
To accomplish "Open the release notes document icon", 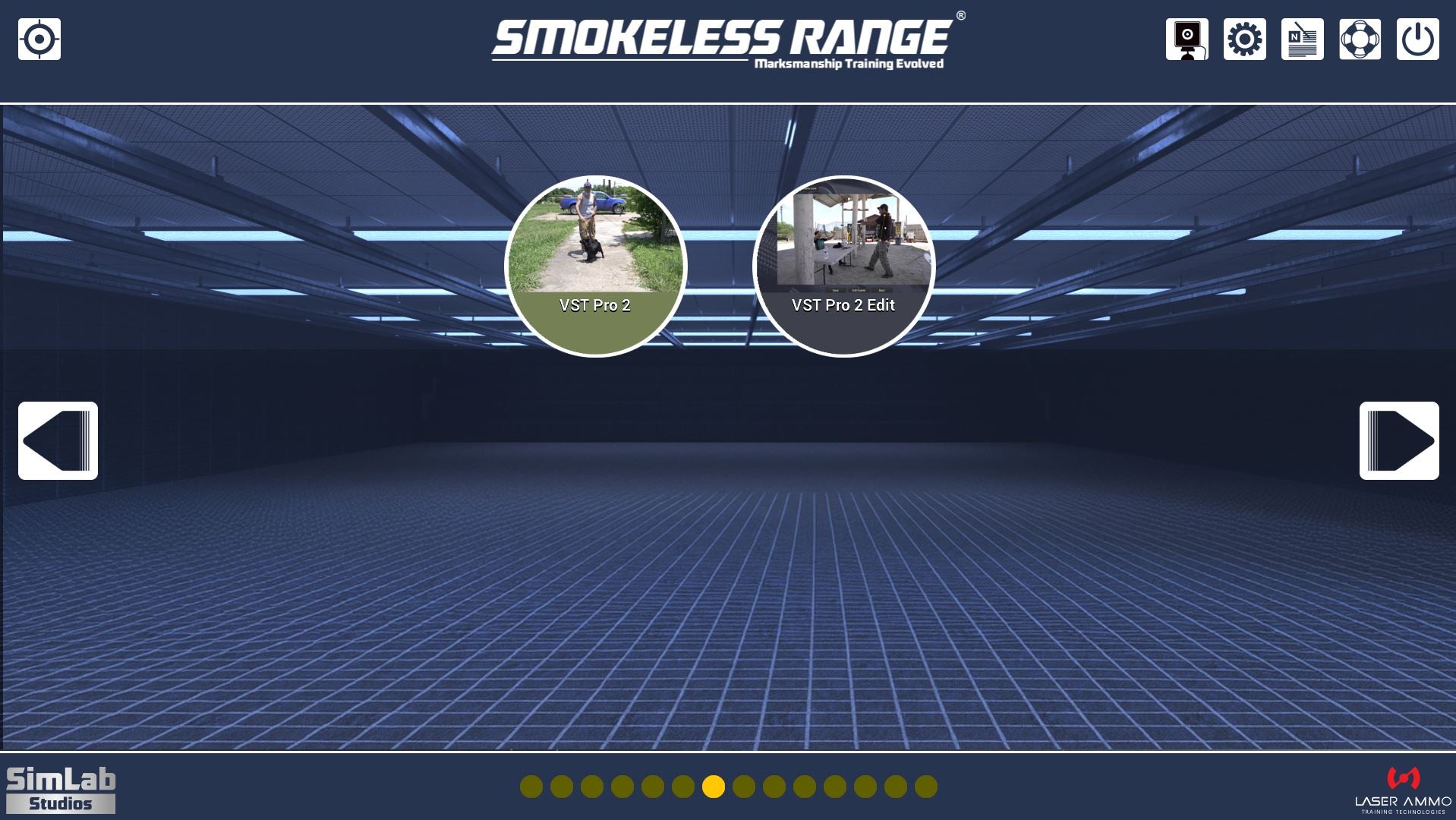I will (x=1303, y=40).
